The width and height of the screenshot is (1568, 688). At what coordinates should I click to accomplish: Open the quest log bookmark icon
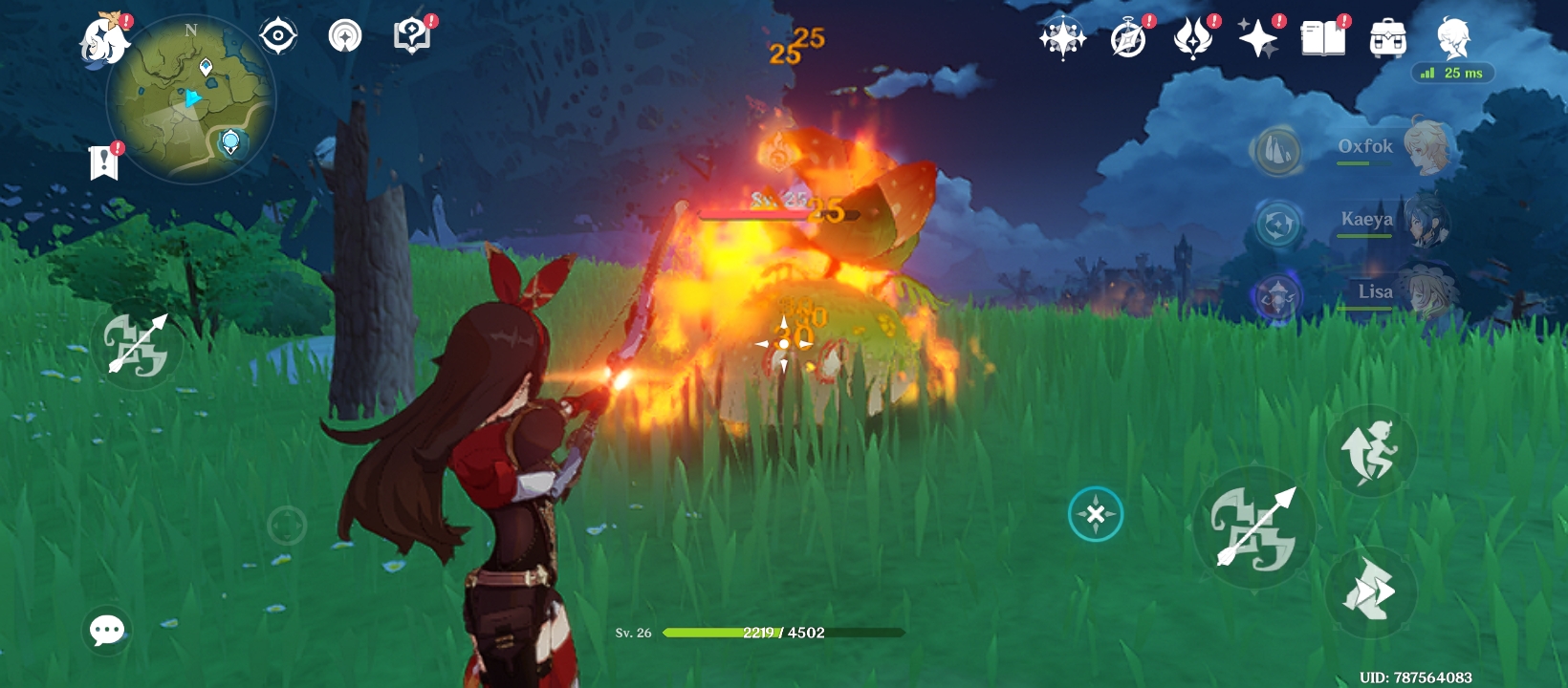103,162
